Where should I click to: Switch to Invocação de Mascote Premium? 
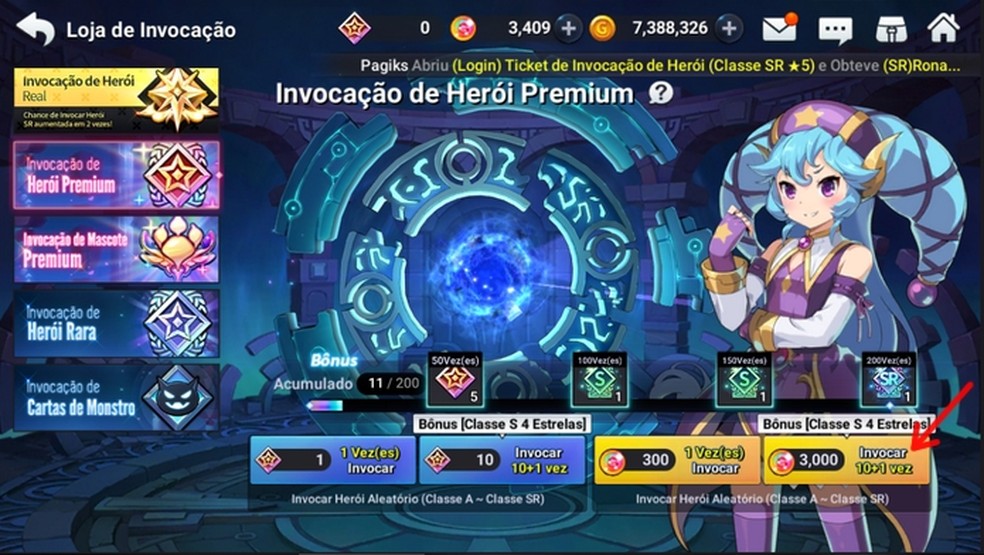tap(116, 248)
